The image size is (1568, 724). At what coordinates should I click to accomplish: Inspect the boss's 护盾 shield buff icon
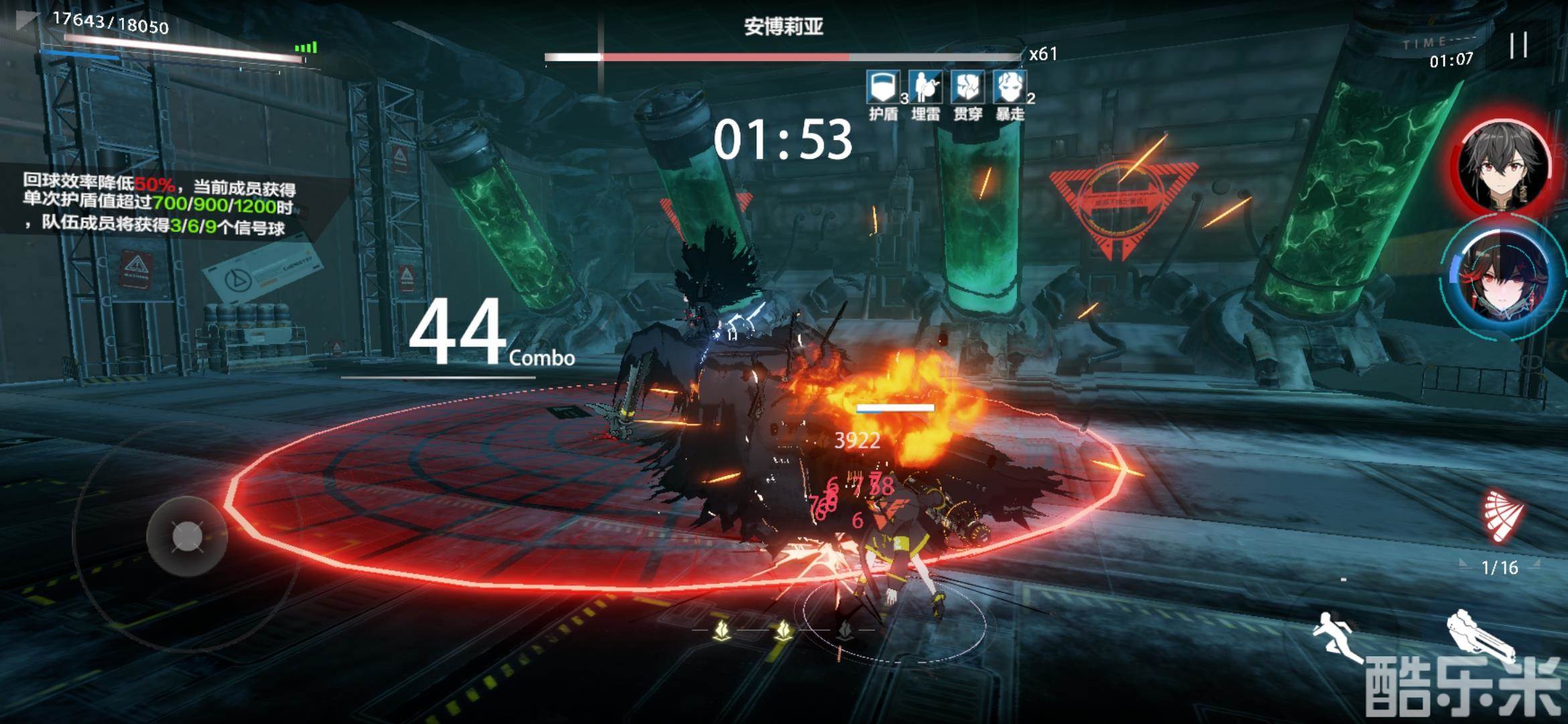883,88
